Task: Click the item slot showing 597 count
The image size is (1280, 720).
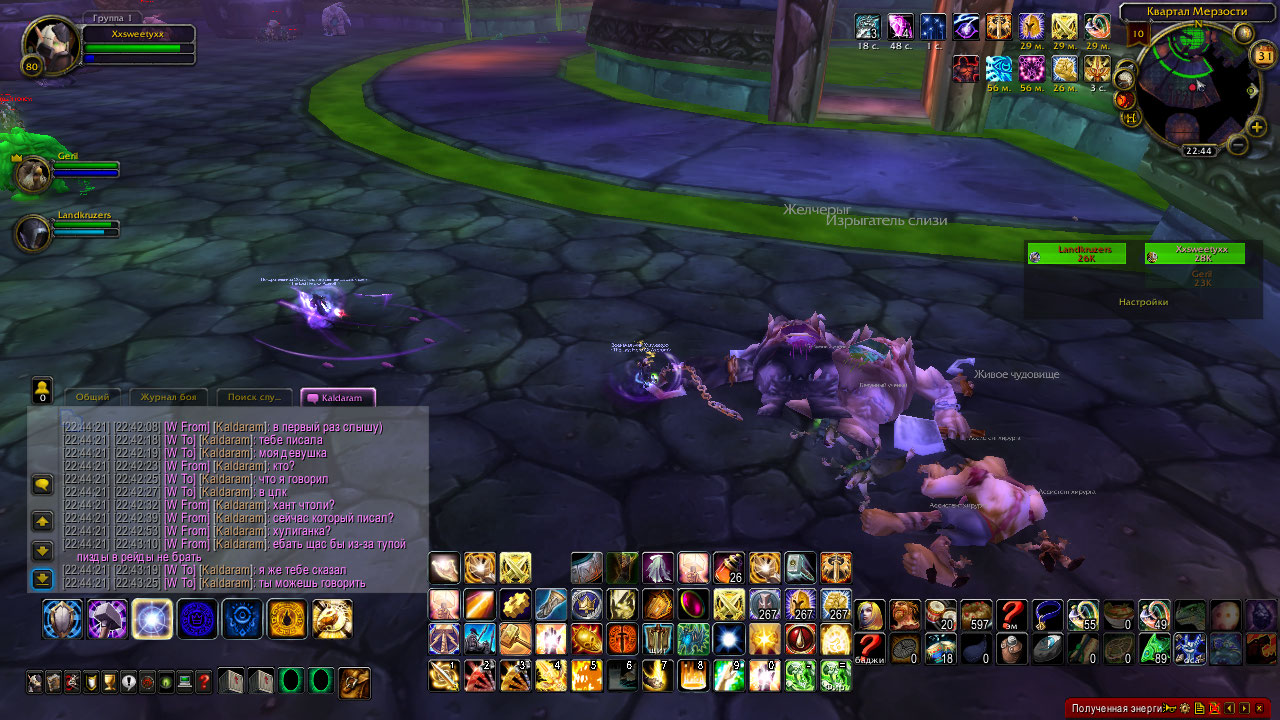Action: click(976, 614)
